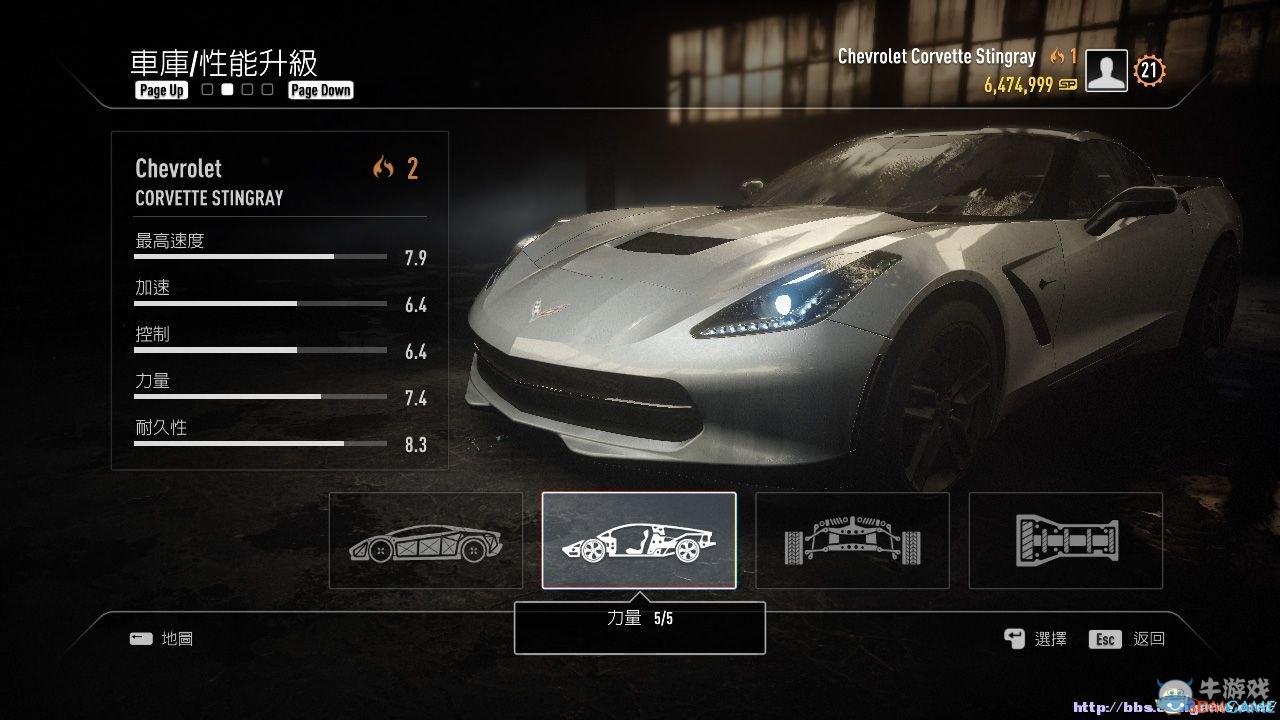Select the chassis upgrade icon
1280x720 pixels.
[425, 540]
